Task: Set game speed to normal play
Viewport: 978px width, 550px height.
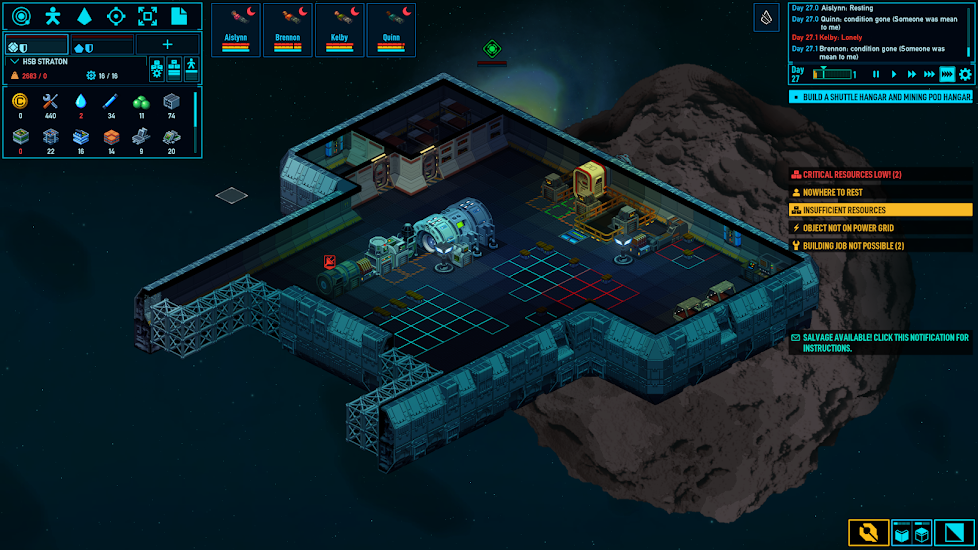Action: click(894, 74)
